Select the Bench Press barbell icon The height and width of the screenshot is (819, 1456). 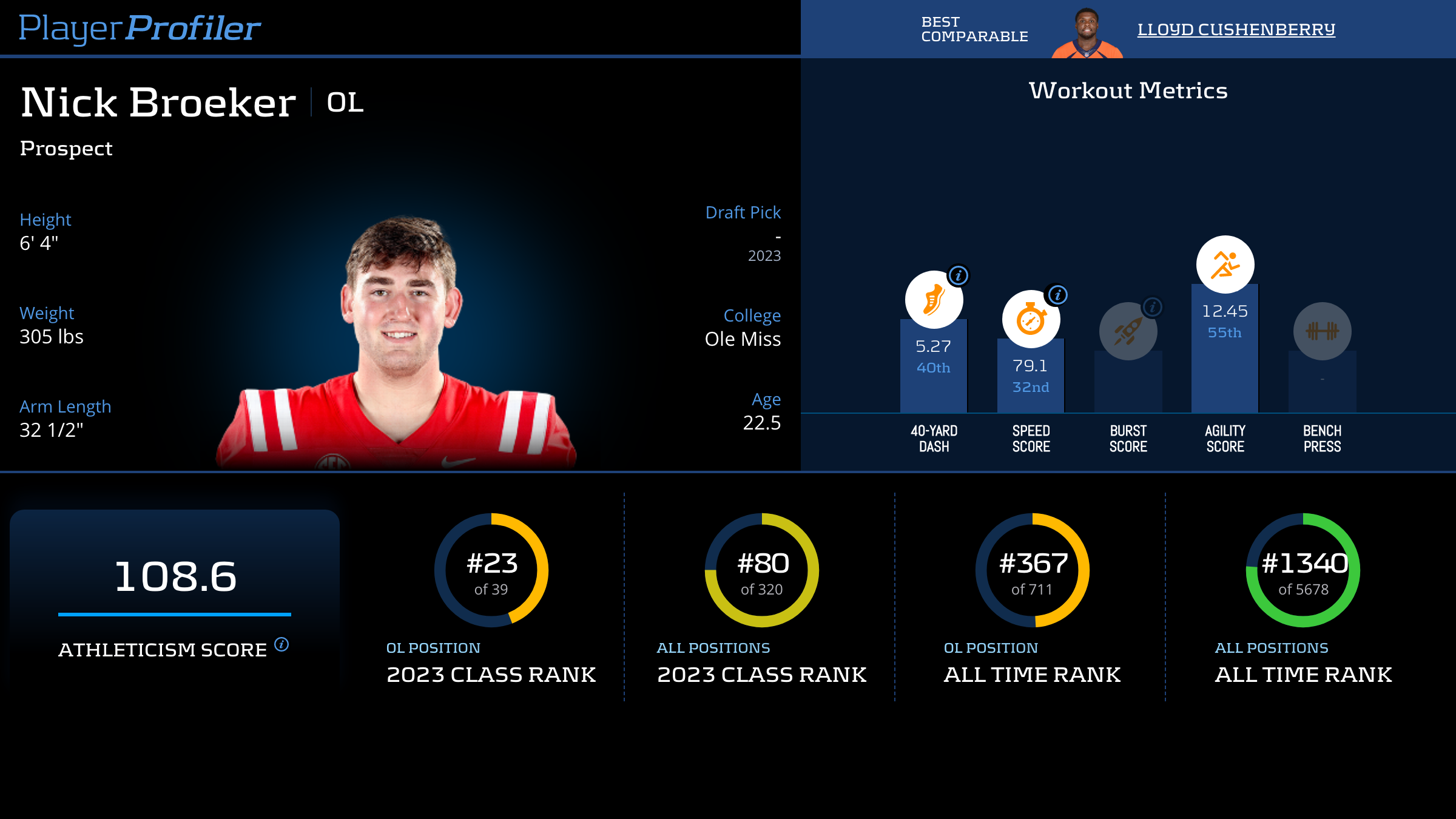1322,331
